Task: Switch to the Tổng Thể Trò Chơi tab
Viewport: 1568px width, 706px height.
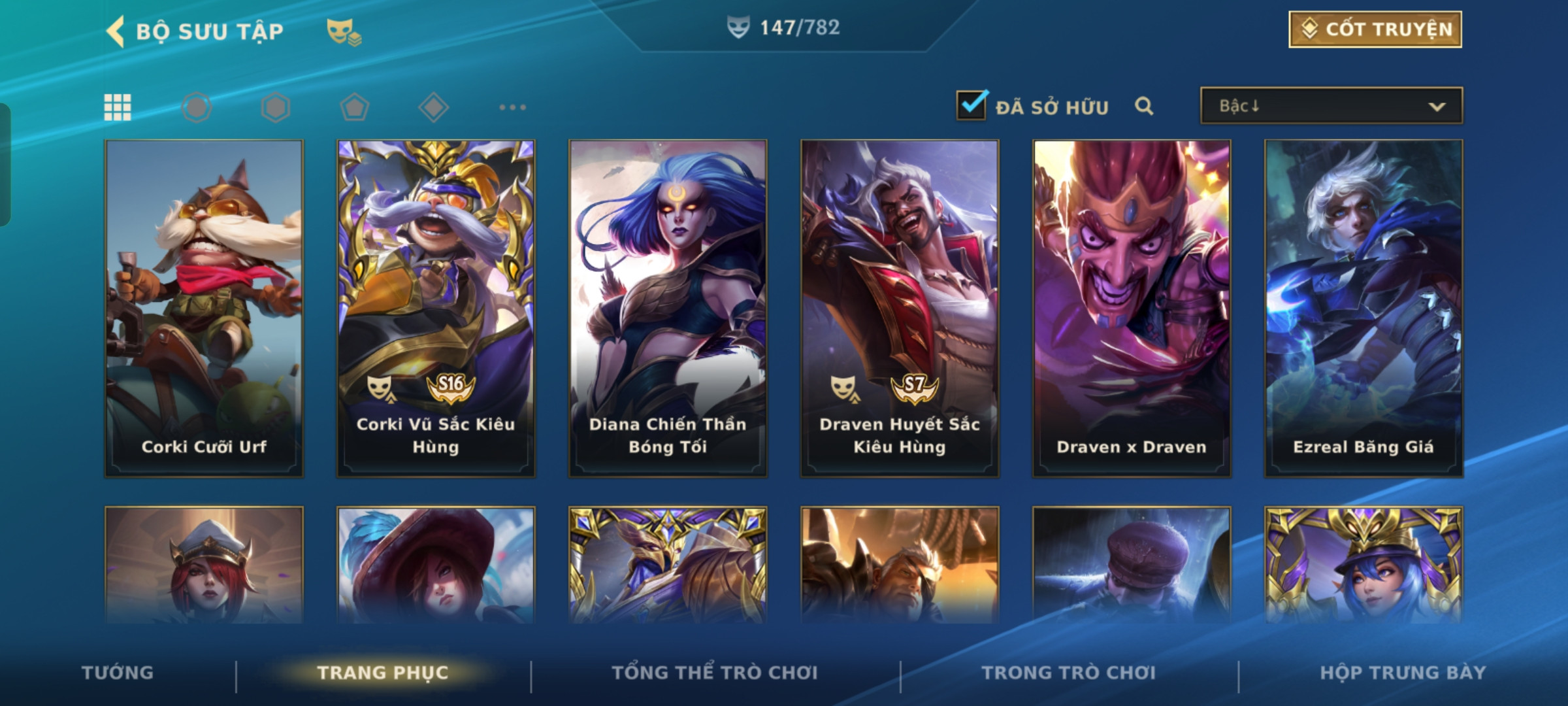Action: pyautogui.click(x=715, y=673)
